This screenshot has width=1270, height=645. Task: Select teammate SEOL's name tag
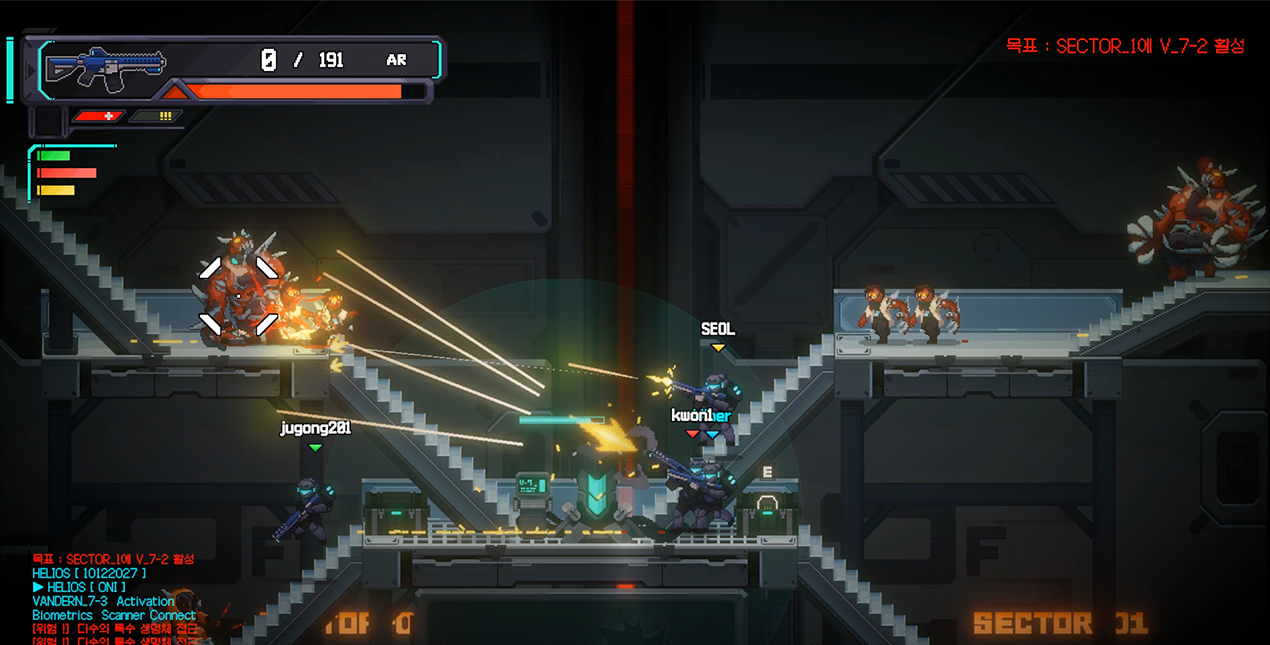(717, 329)
